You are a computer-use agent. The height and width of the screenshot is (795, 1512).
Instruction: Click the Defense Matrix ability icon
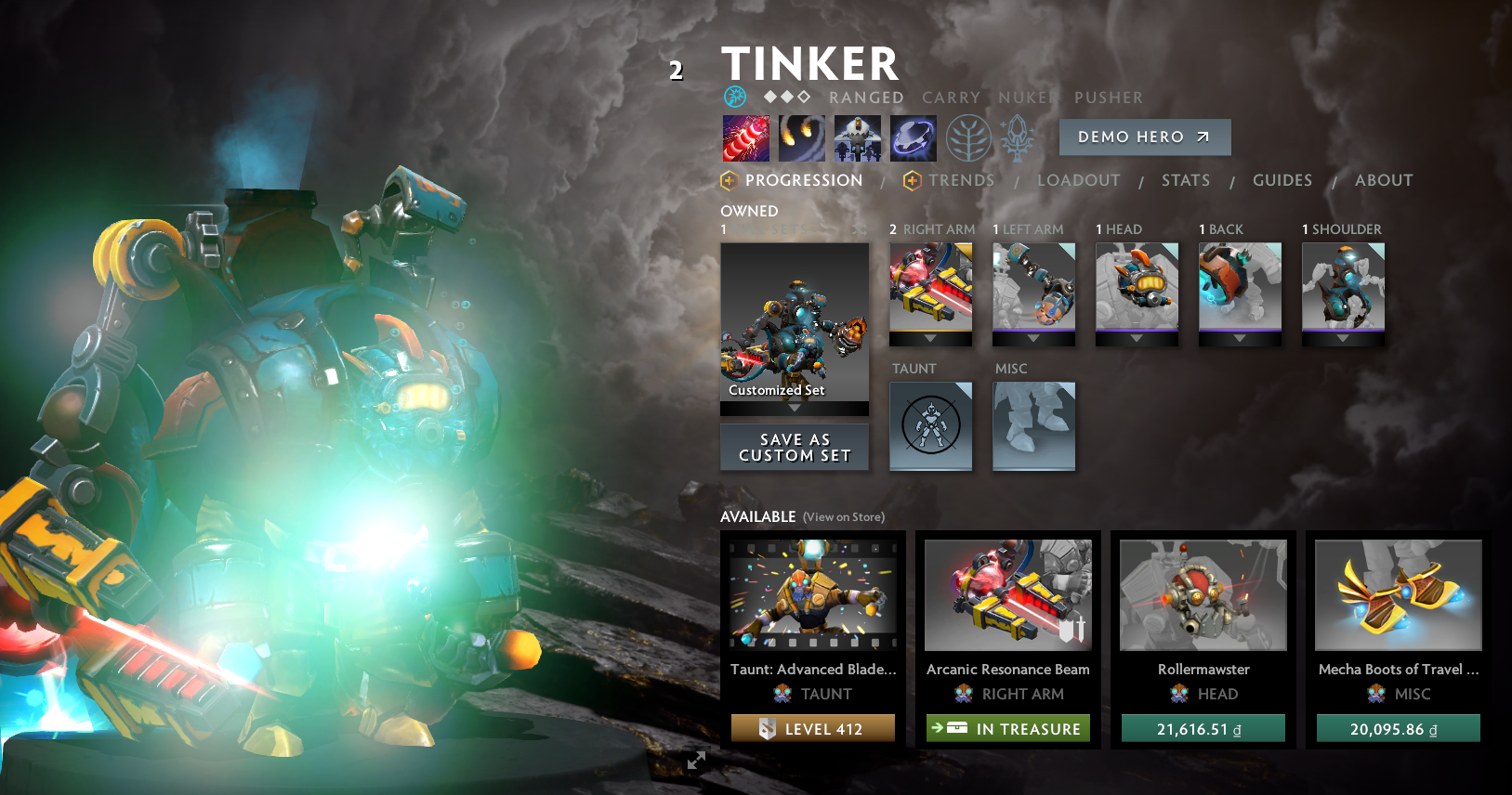pos(857,137)
